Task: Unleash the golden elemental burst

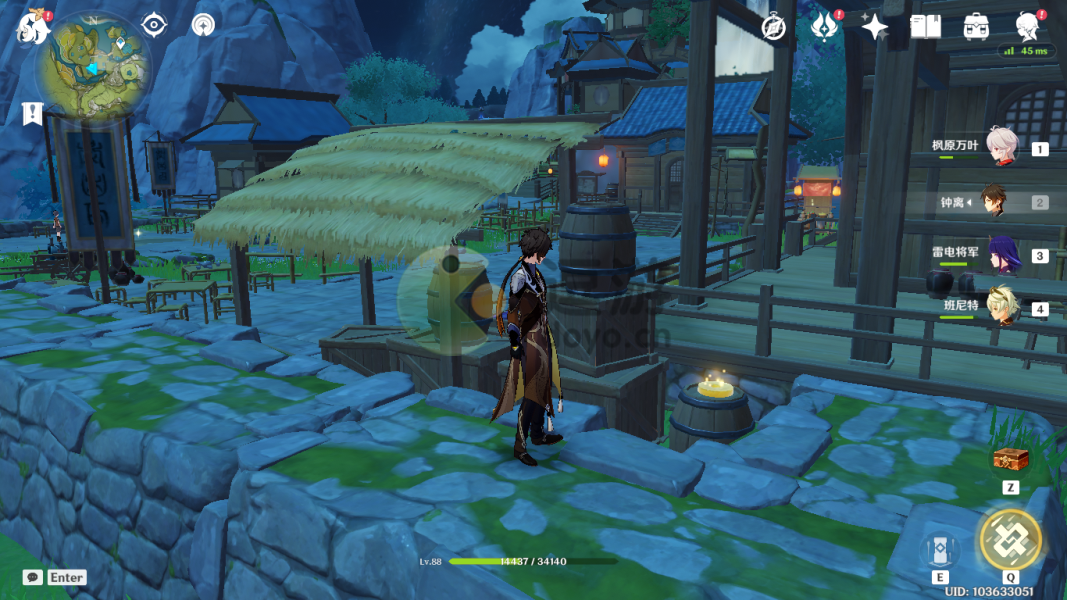Action: pyautogui.click(x=1010, y=539)
